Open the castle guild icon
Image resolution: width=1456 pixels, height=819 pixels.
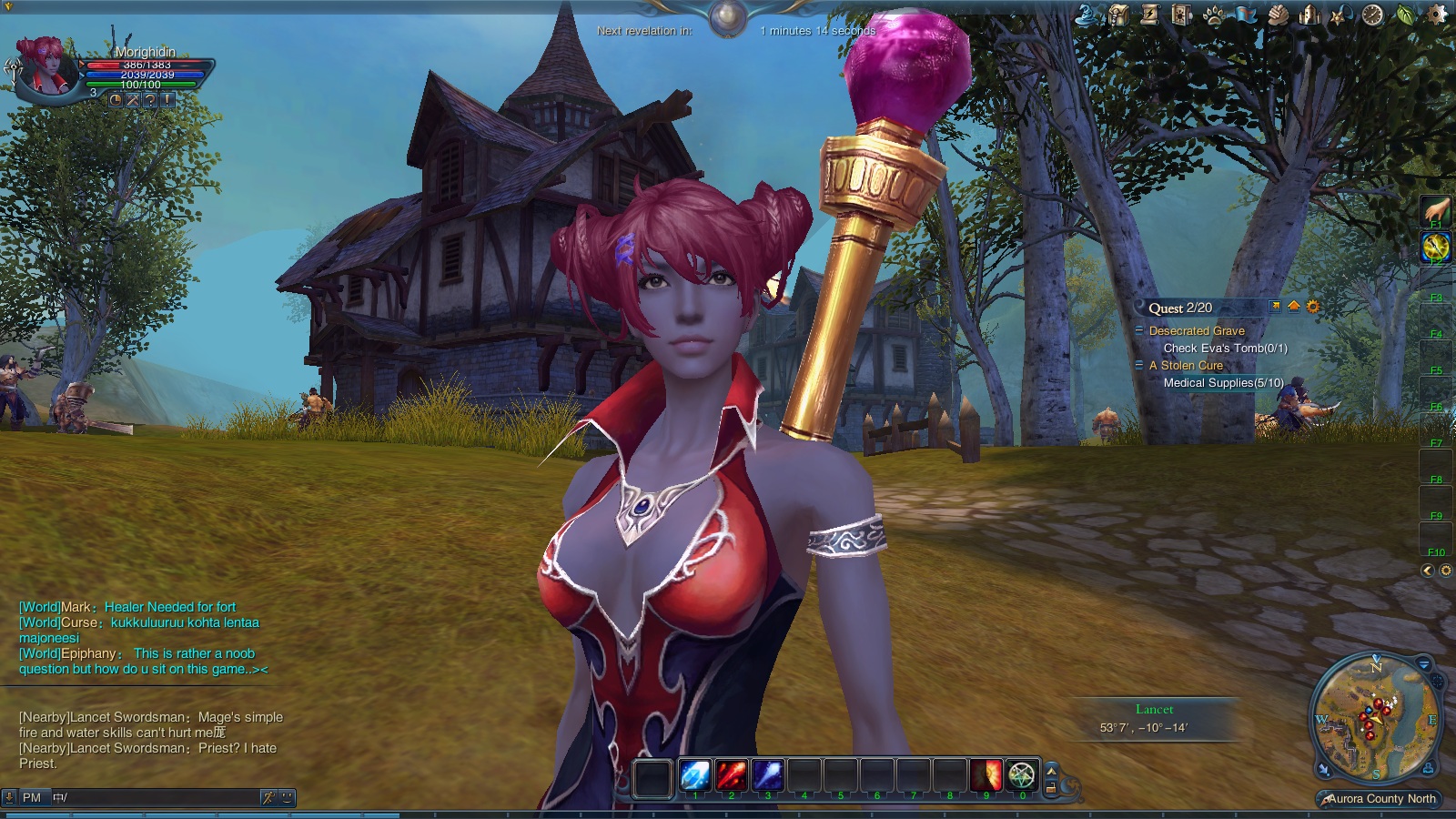click(1310, 15)
